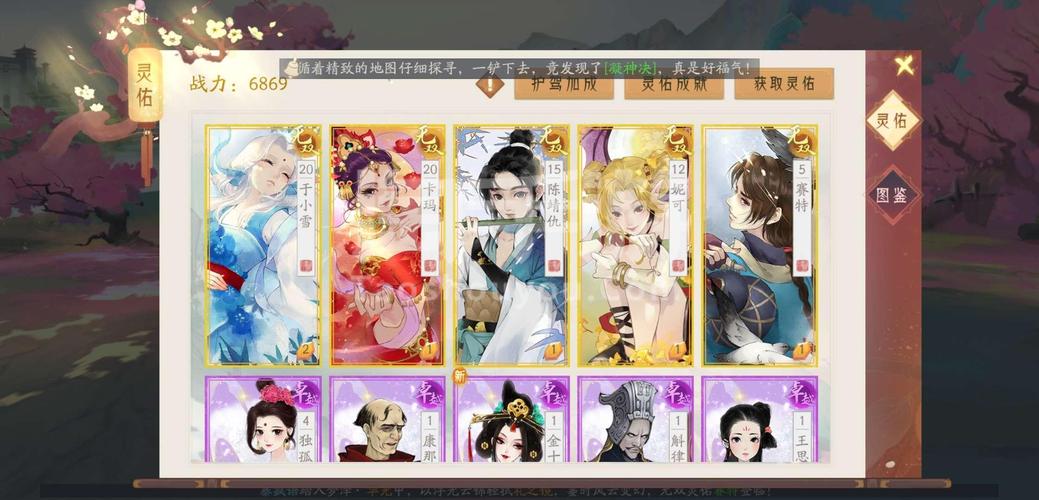Select the 于小雪 card
The width and height of the screenshot is (1039, 500).
(263, 245)
